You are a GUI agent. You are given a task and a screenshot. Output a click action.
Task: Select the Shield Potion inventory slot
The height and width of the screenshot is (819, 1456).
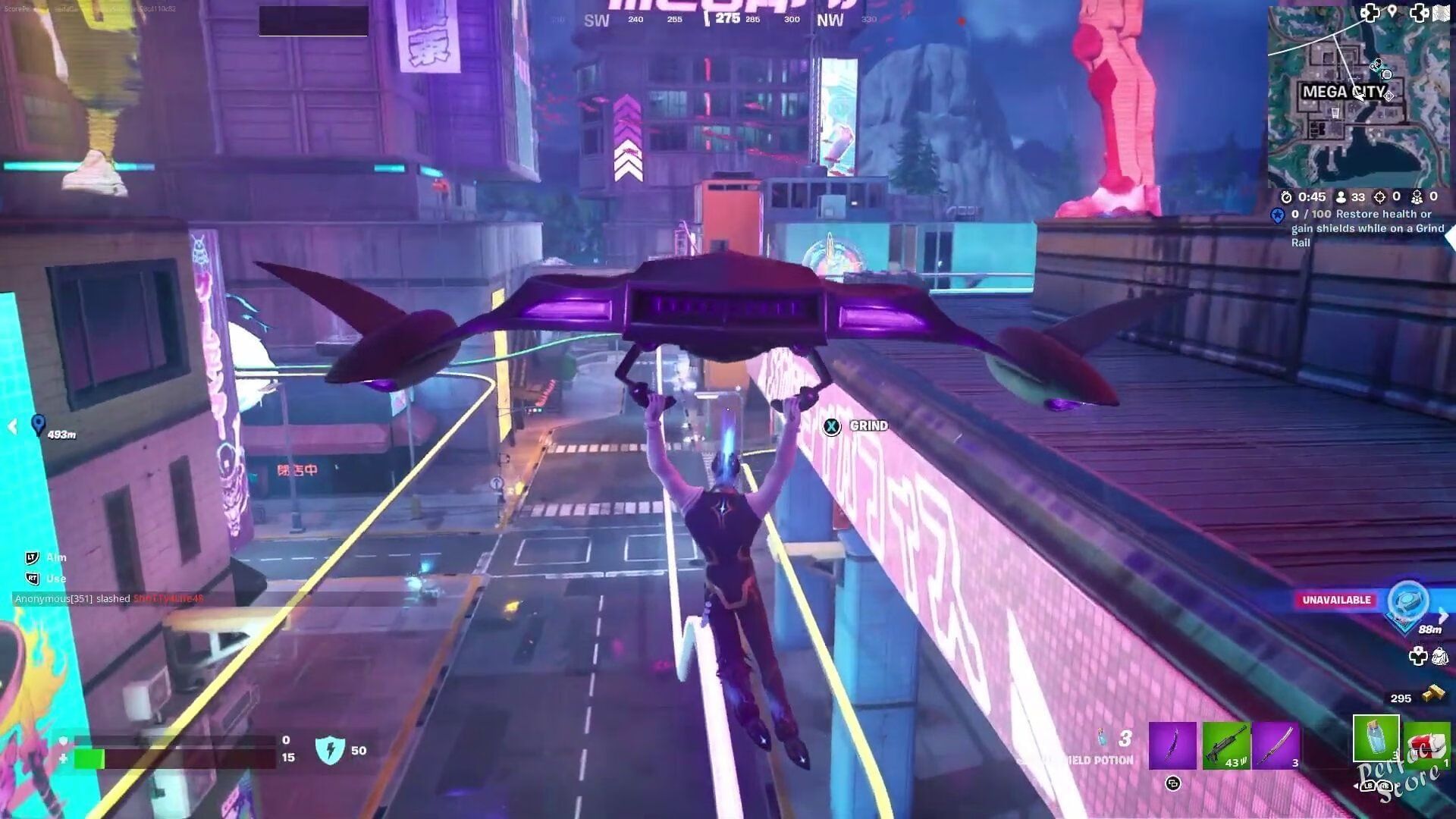1376,739
